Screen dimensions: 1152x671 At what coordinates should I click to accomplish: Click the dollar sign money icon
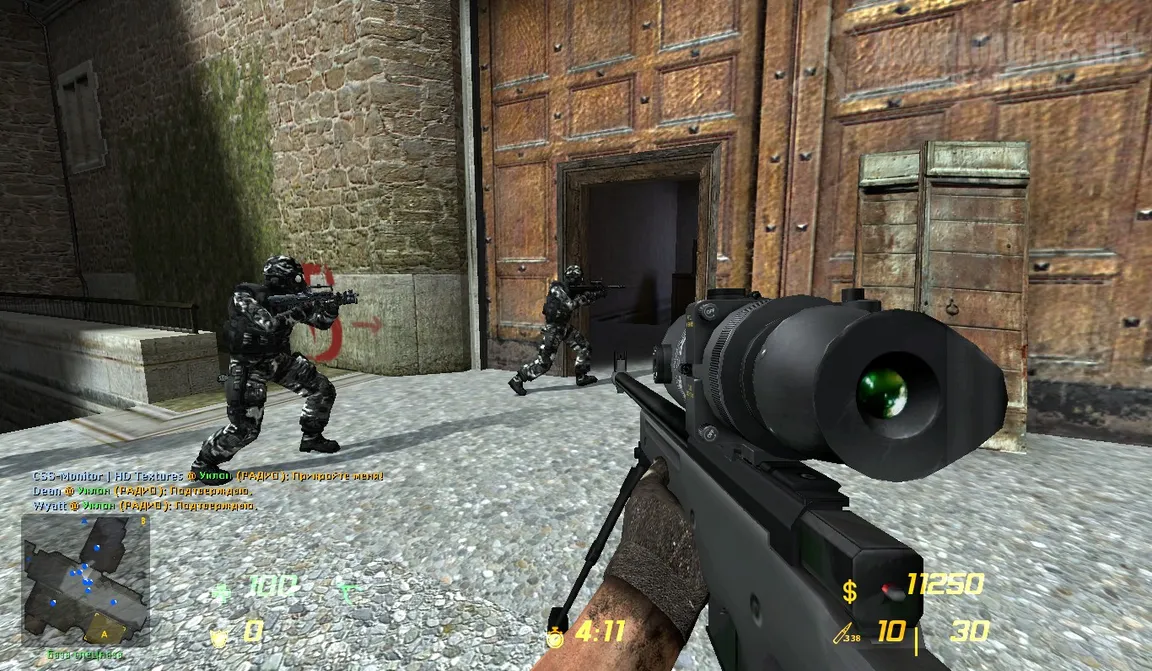coord(849,592)
